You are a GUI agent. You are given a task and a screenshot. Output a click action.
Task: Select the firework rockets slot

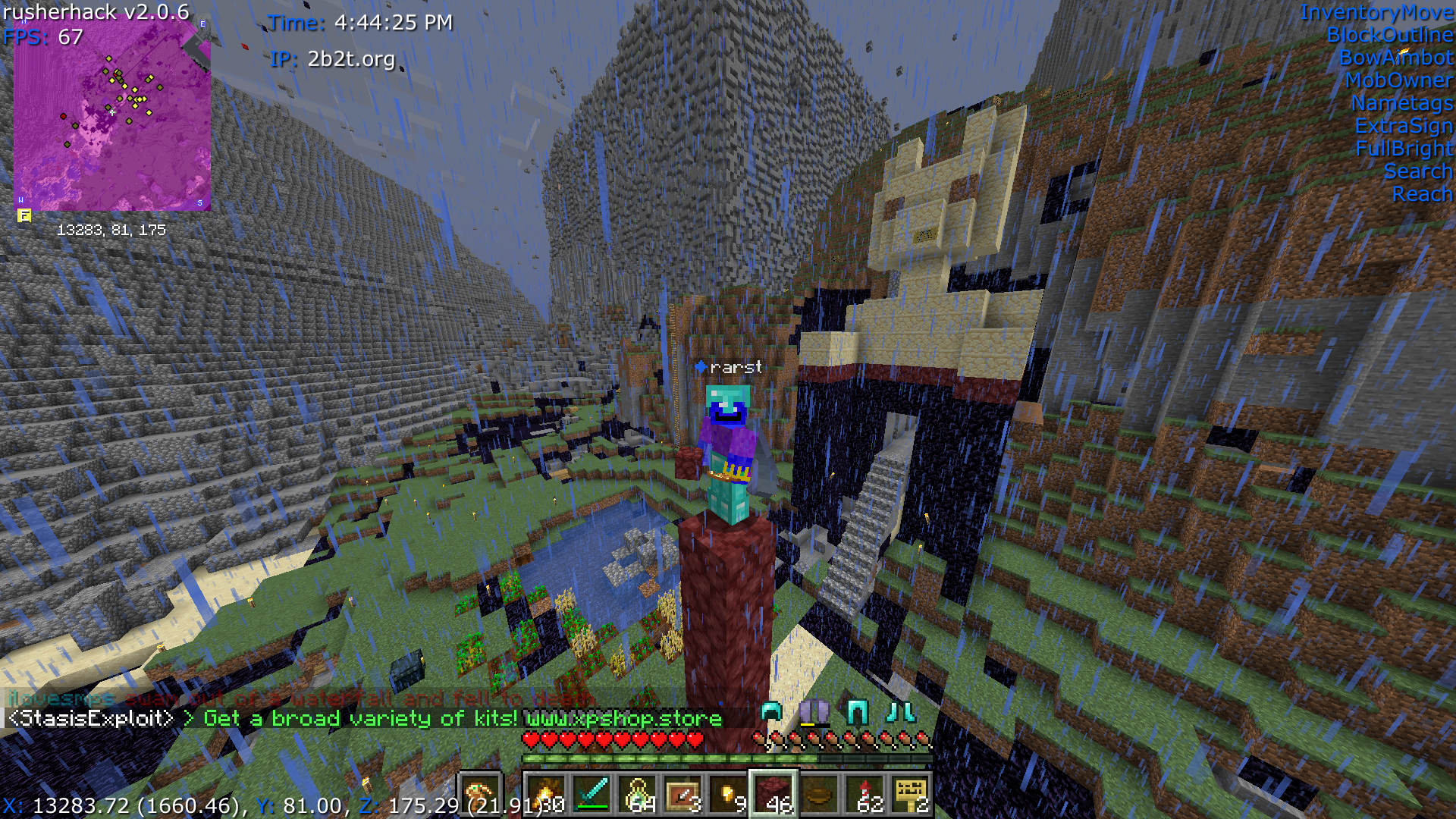865,795
